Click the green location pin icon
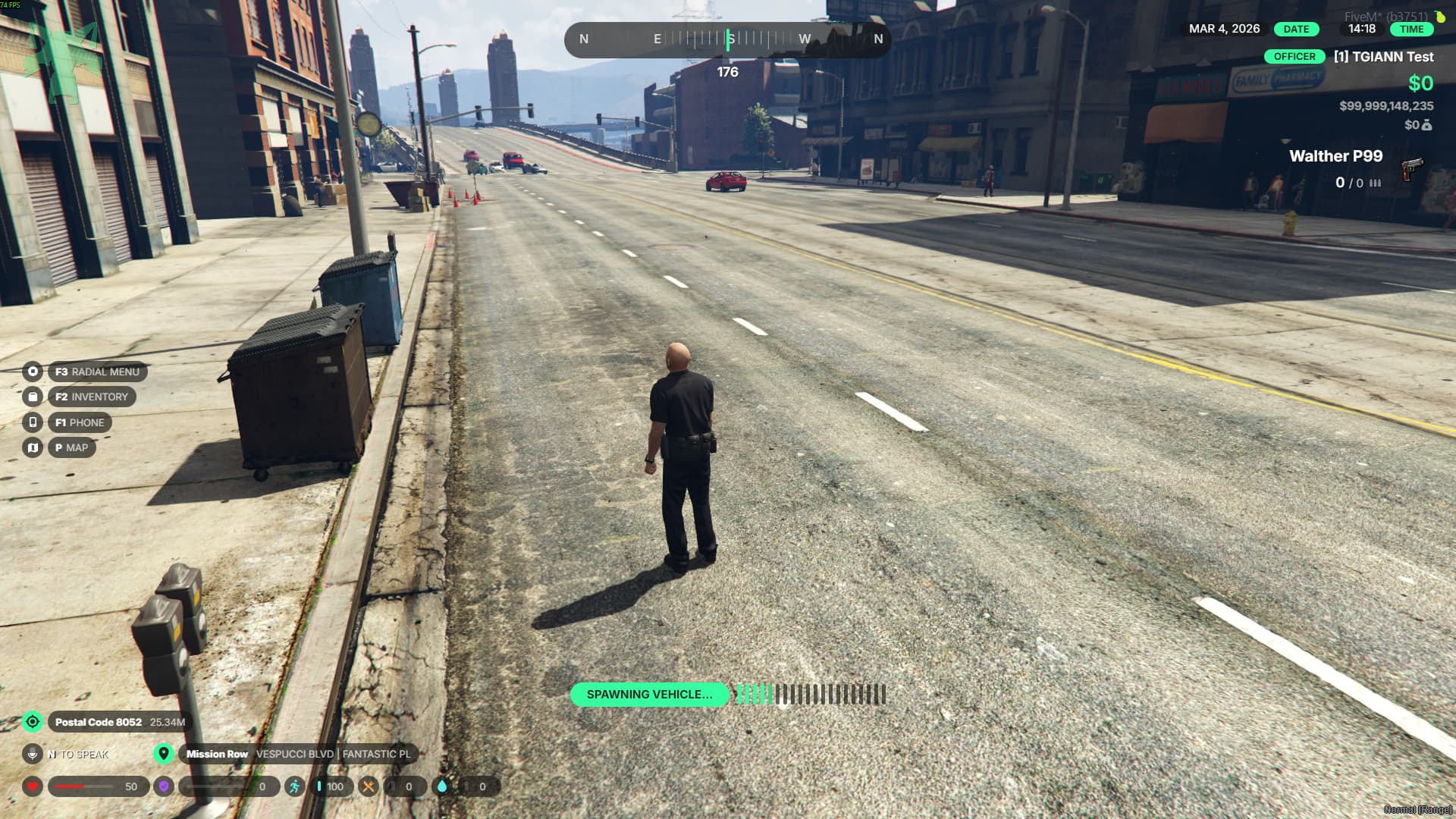Image resolution: width=1456 pixels, height=819 pixels. coord(163,754)
